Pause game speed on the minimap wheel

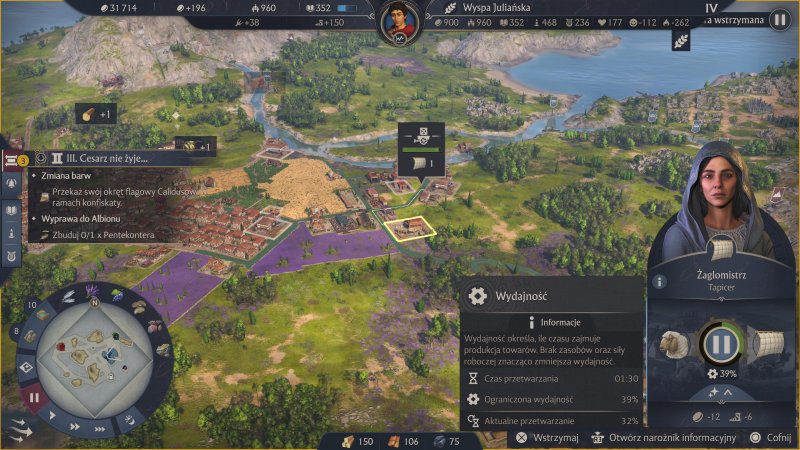coord(33,397)
